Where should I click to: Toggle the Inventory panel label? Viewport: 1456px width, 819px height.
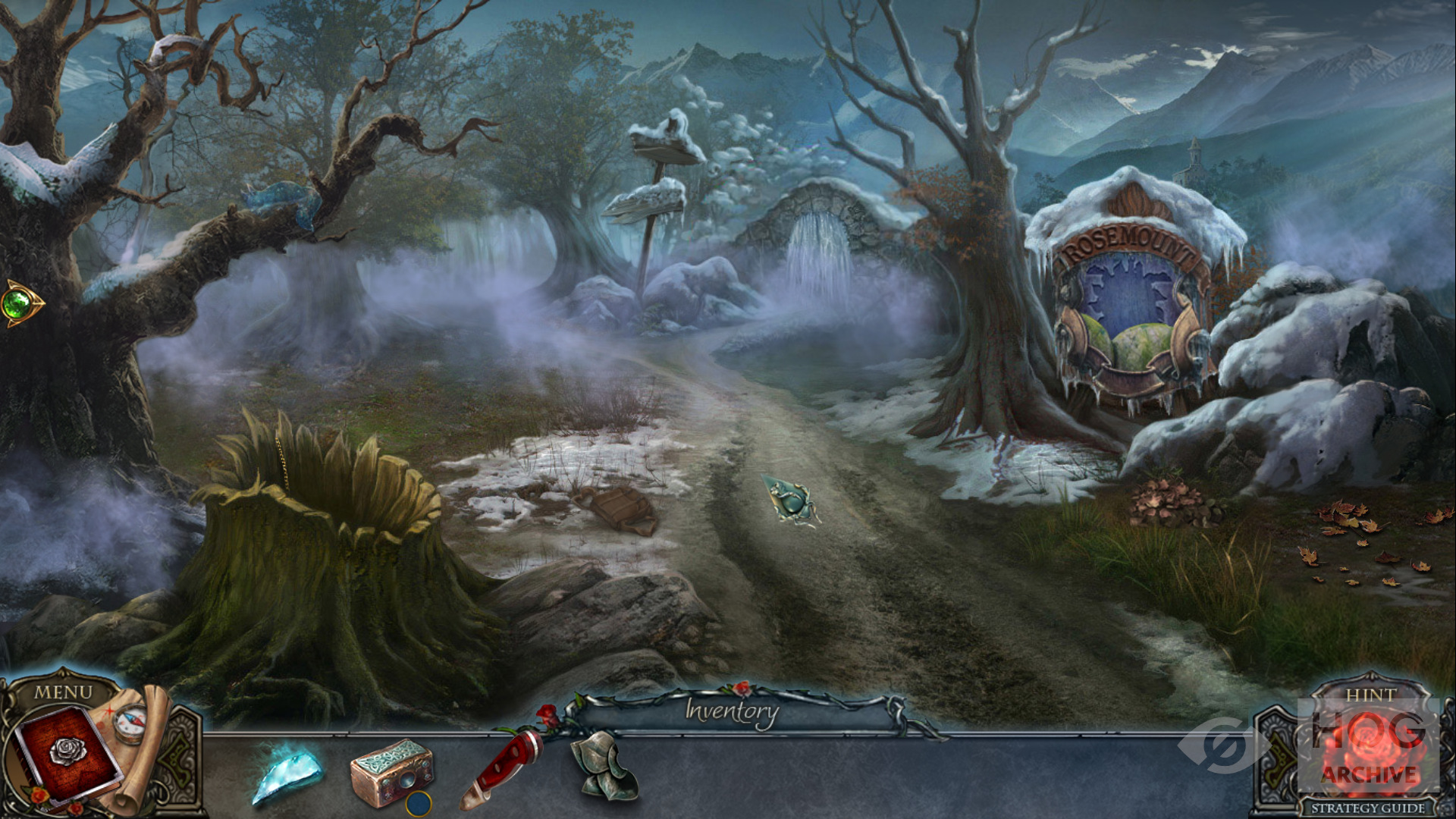(x=732, y=711)
